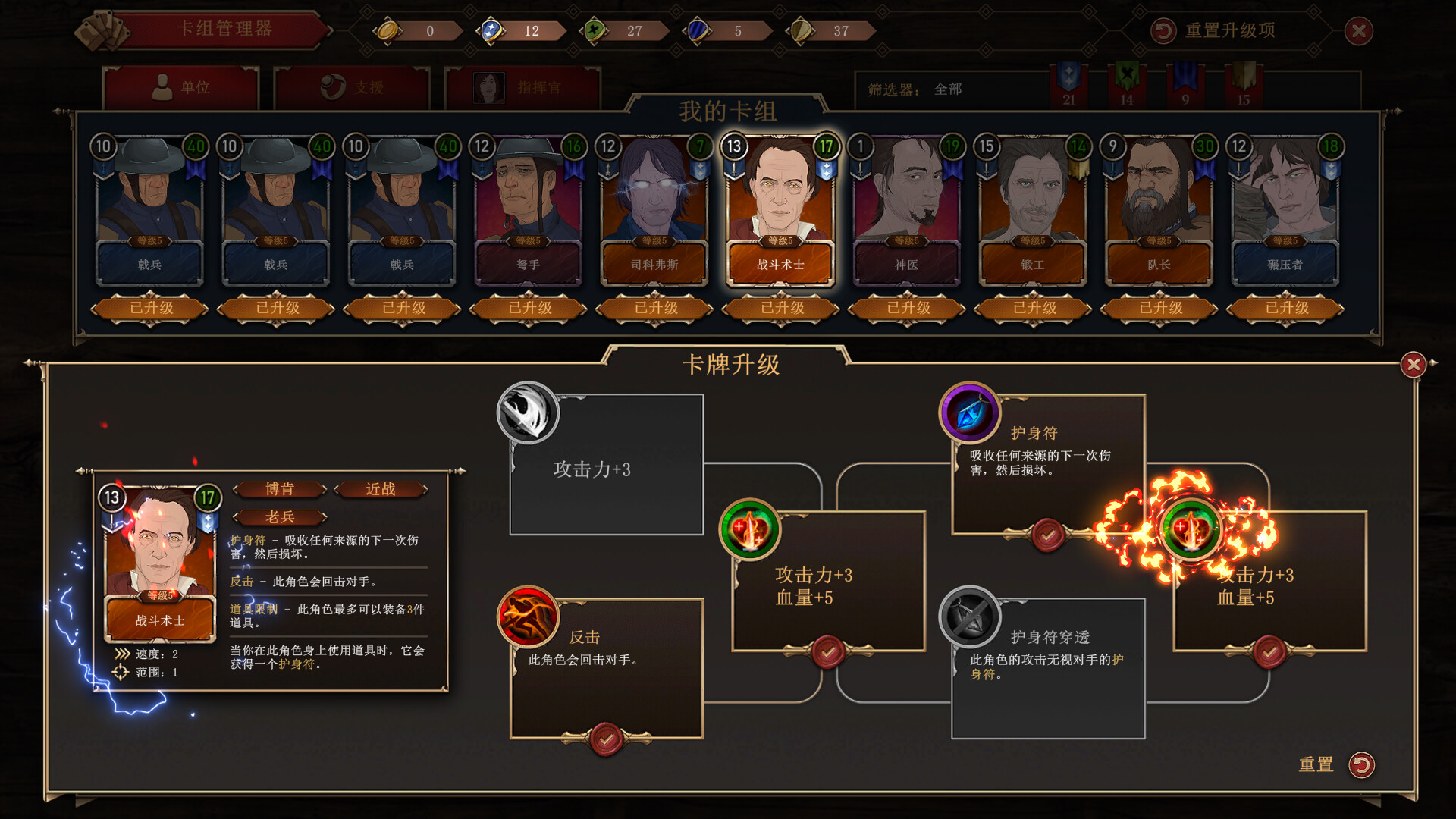Switch to the 支援 tab

[x=353, y=87]
